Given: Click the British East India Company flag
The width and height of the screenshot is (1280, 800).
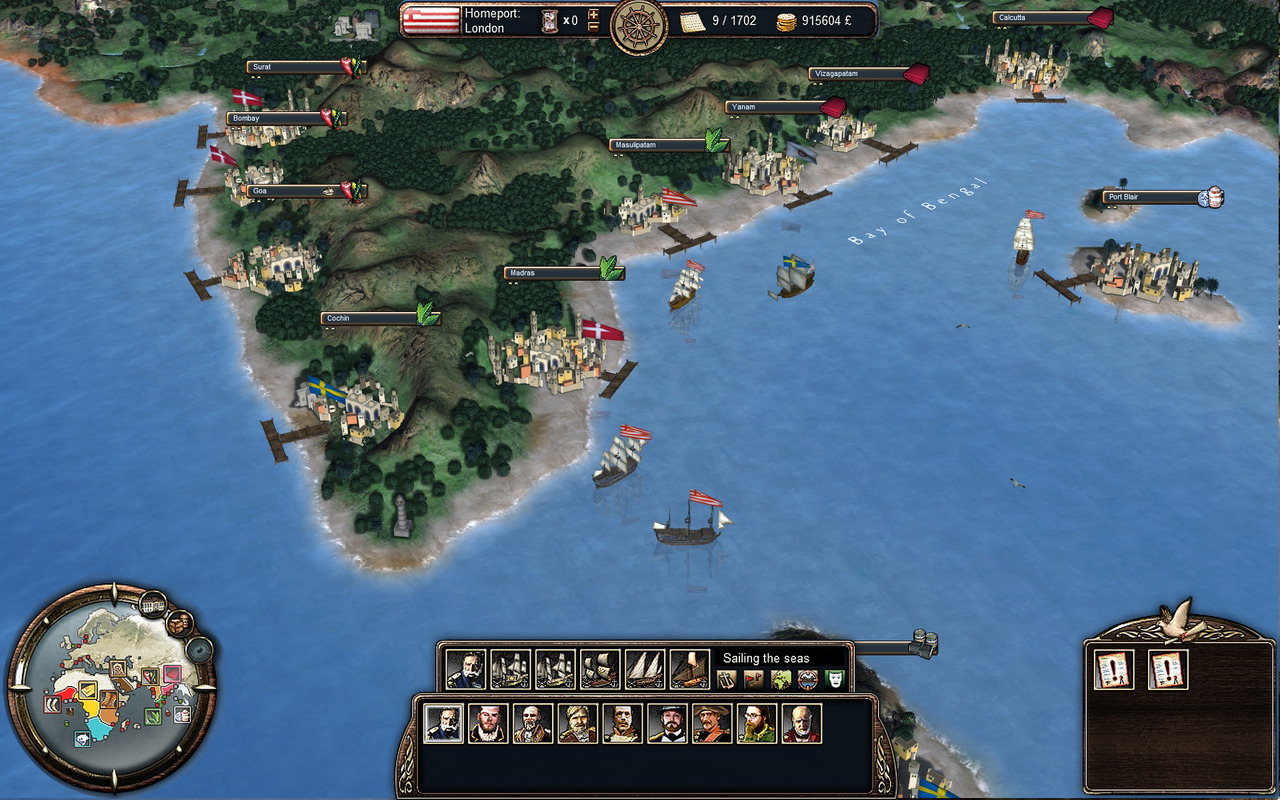Looking at the screenshot, I should pyautogui.click(x=431, y=20).
